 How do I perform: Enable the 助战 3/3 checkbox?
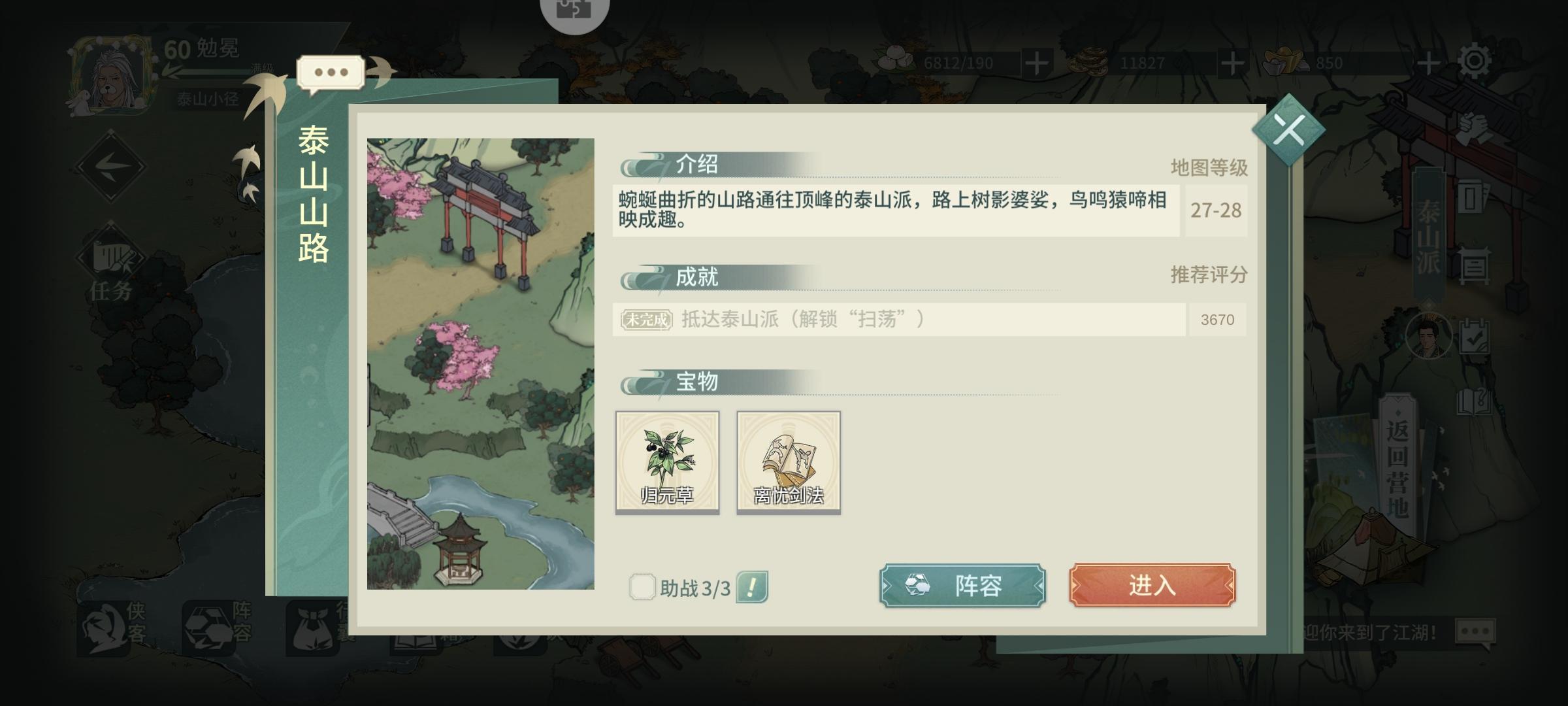pyautogui.click(x=644, y=587)
